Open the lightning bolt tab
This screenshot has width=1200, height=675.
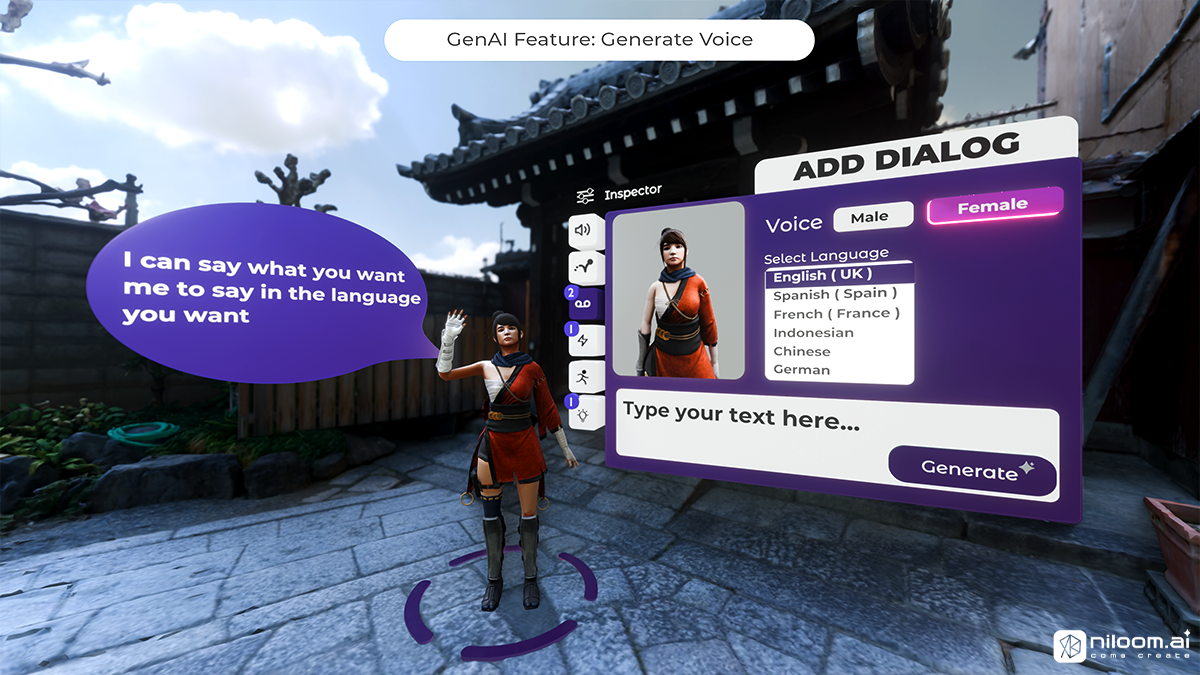point(583,341)
